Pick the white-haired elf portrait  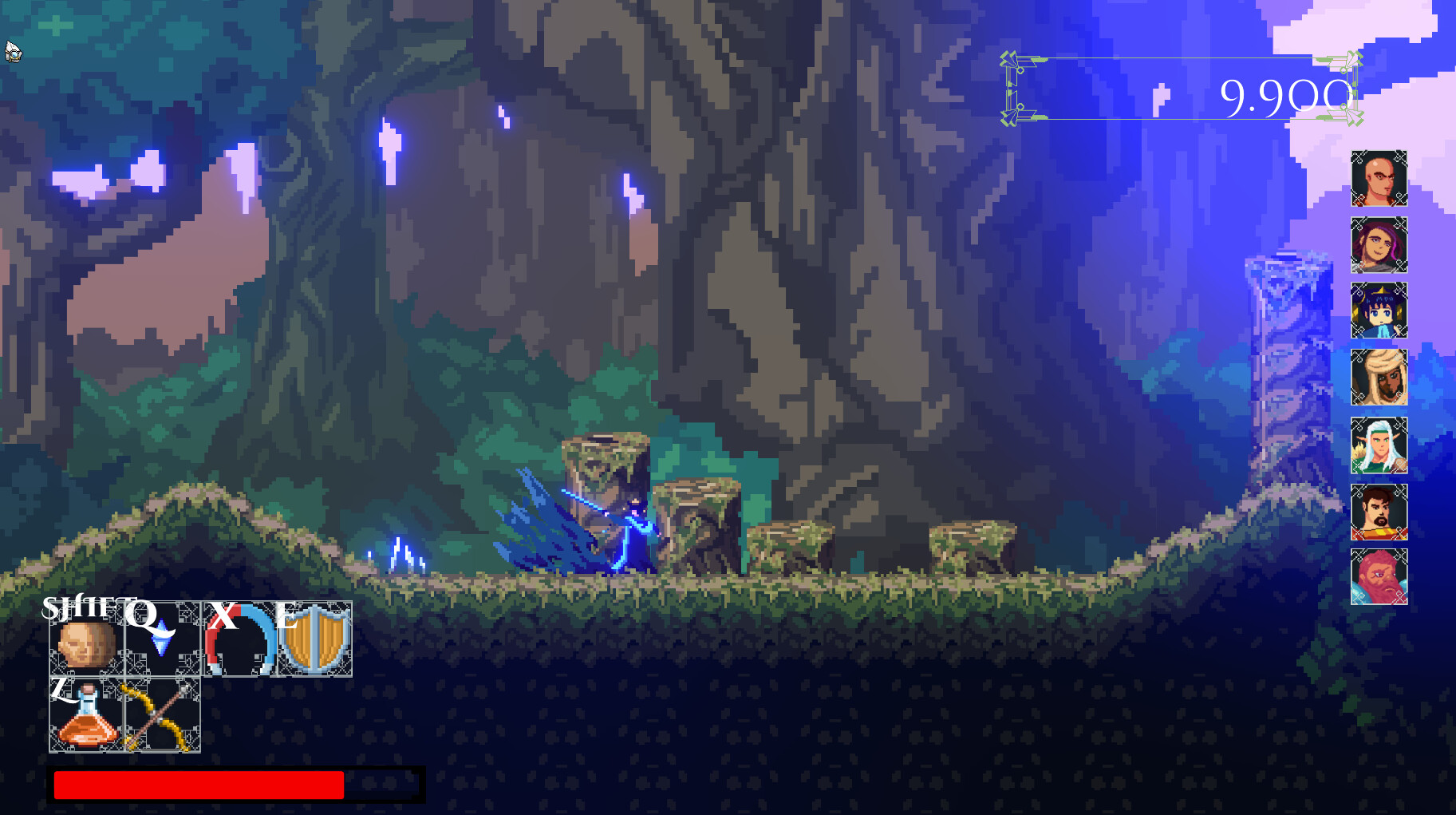(x=1379, y=445)
